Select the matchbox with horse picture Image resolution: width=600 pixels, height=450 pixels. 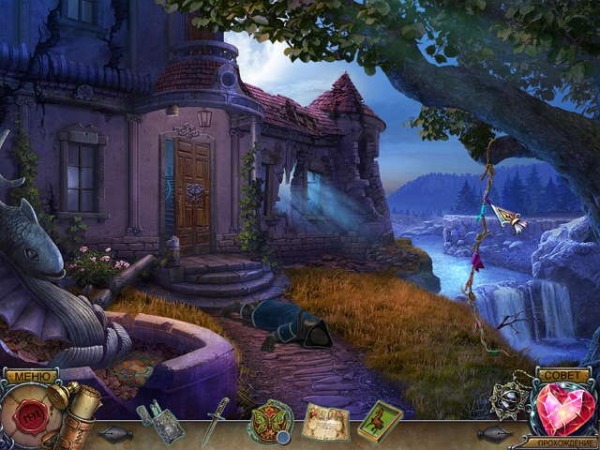pyautogui.click(x=380, y=418)
